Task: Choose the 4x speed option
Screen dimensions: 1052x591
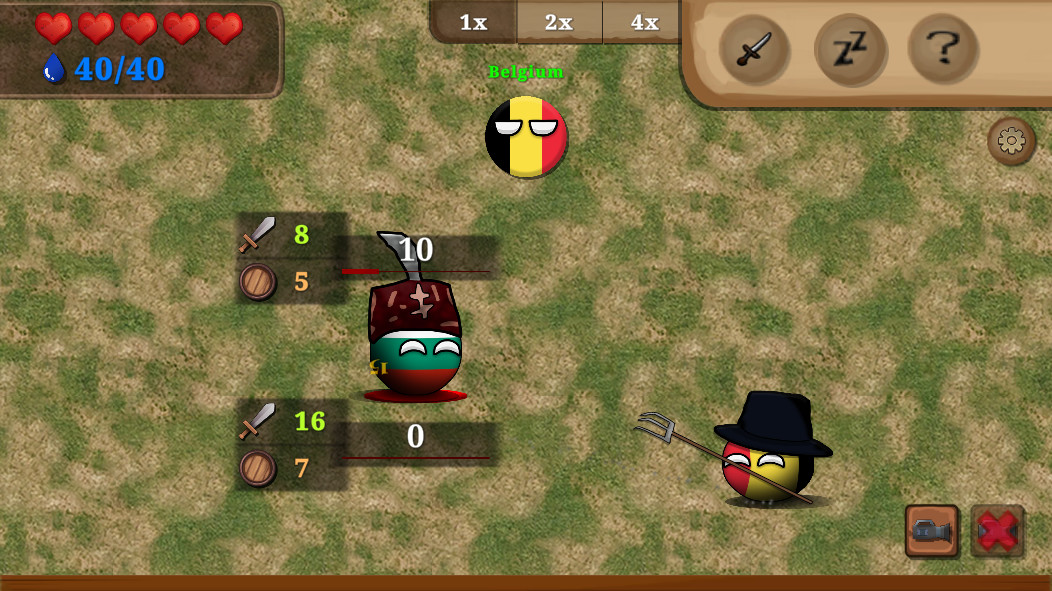Action: point(644,22)
